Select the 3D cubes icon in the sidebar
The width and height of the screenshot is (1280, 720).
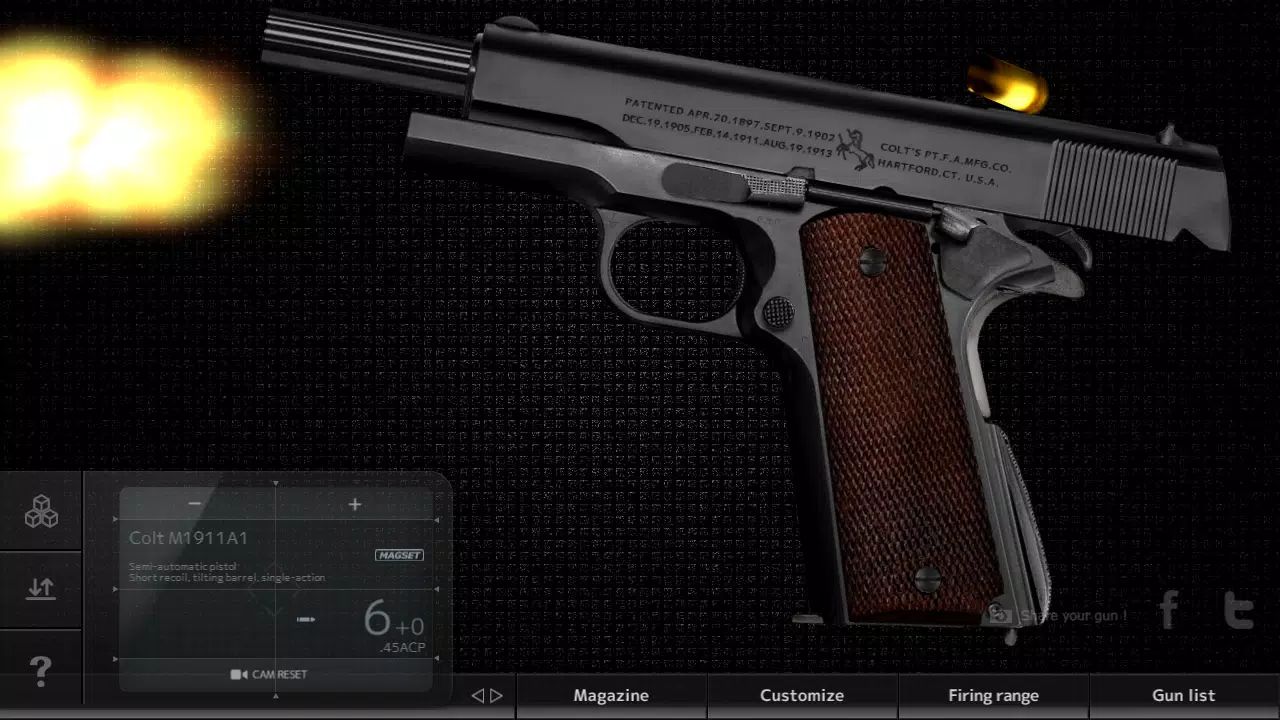tap(40, 512)
